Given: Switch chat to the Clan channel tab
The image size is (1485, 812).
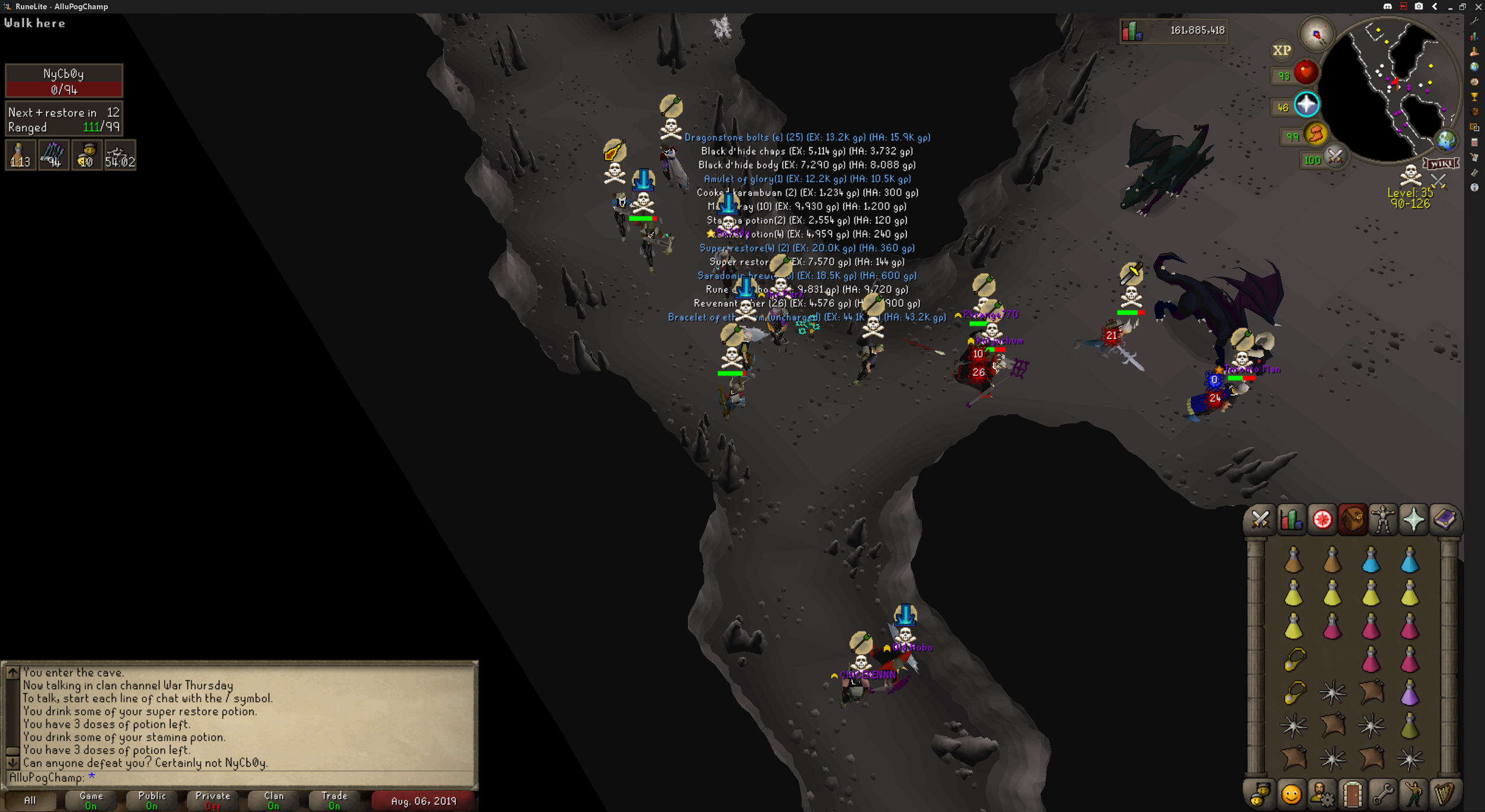Looking at the screenshot, I should coord(274,800).
